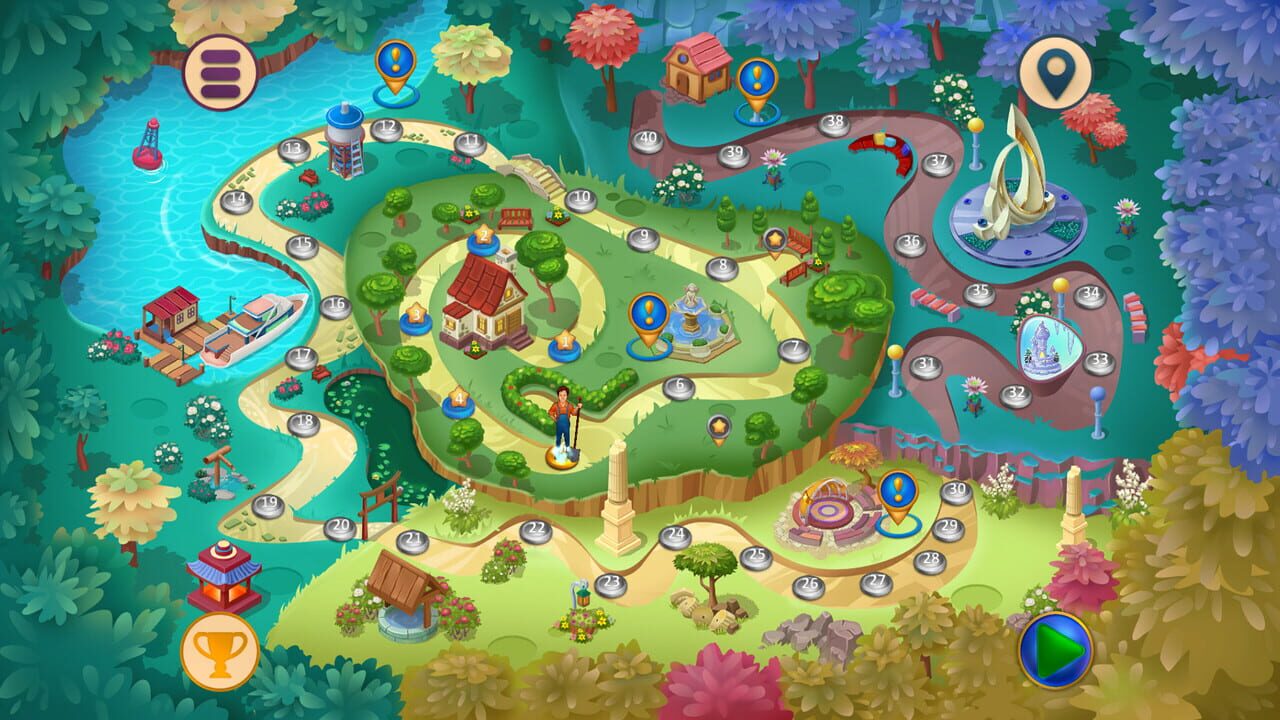Screen dimensions: 1280x720
Task: Select the star badge on level 2 node
Action: pyautogui.click(x=483, y=233)
